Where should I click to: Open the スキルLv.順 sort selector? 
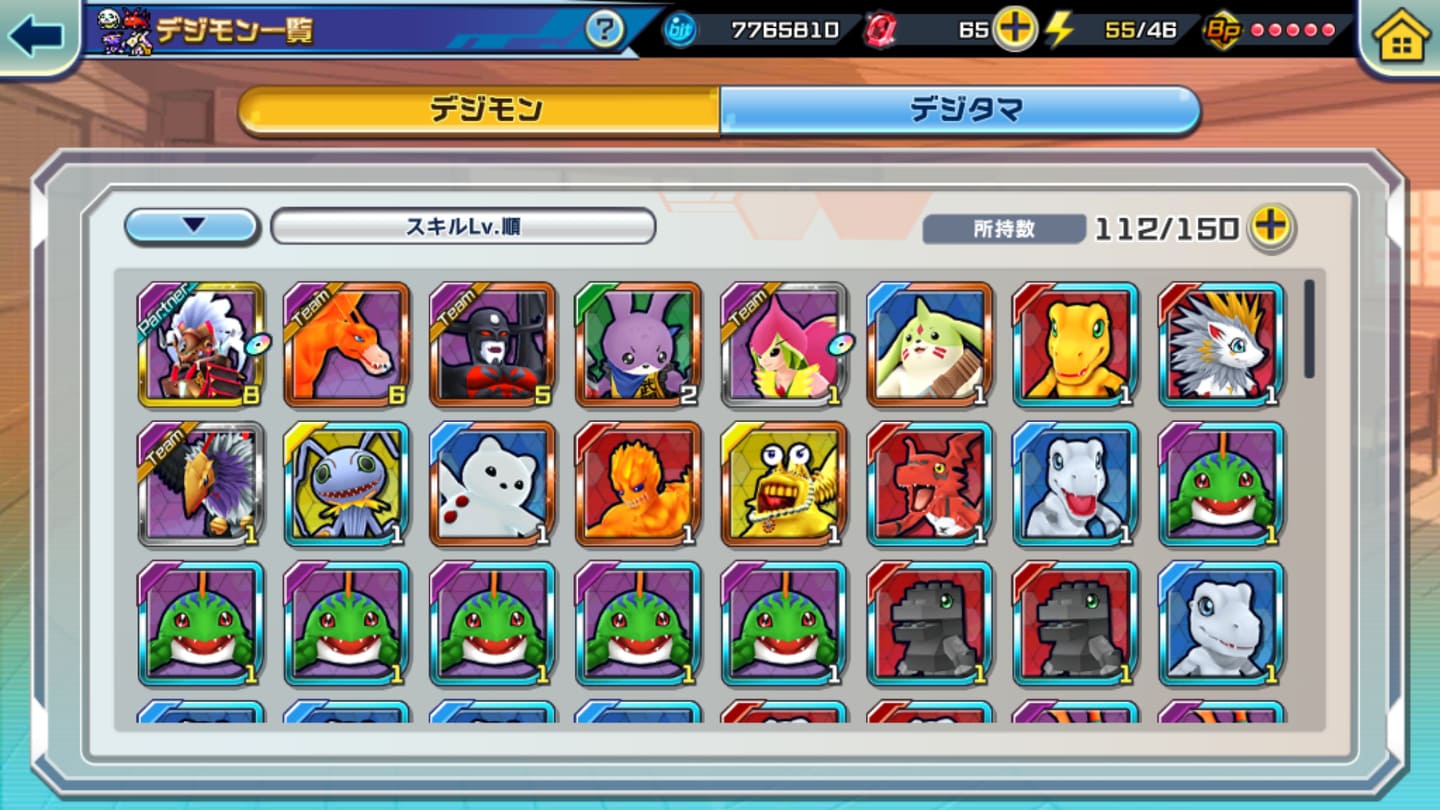463,226
